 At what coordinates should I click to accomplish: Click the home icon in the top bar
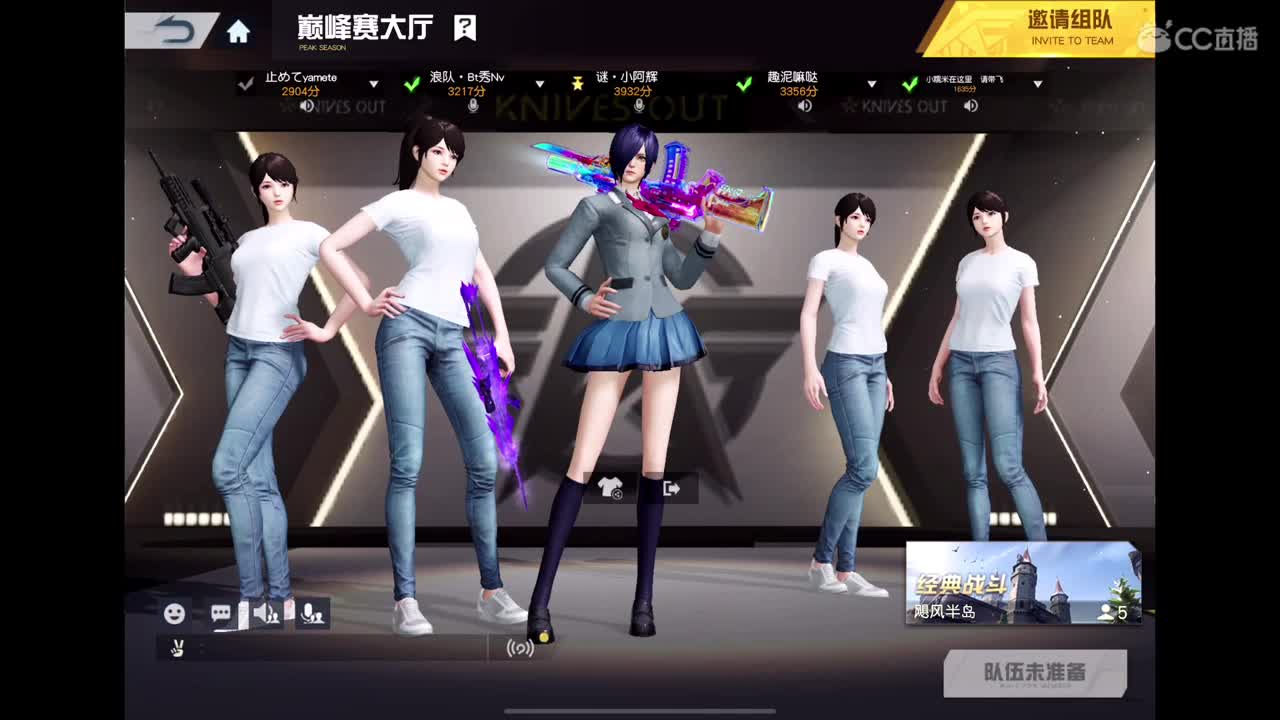point(236,29)
